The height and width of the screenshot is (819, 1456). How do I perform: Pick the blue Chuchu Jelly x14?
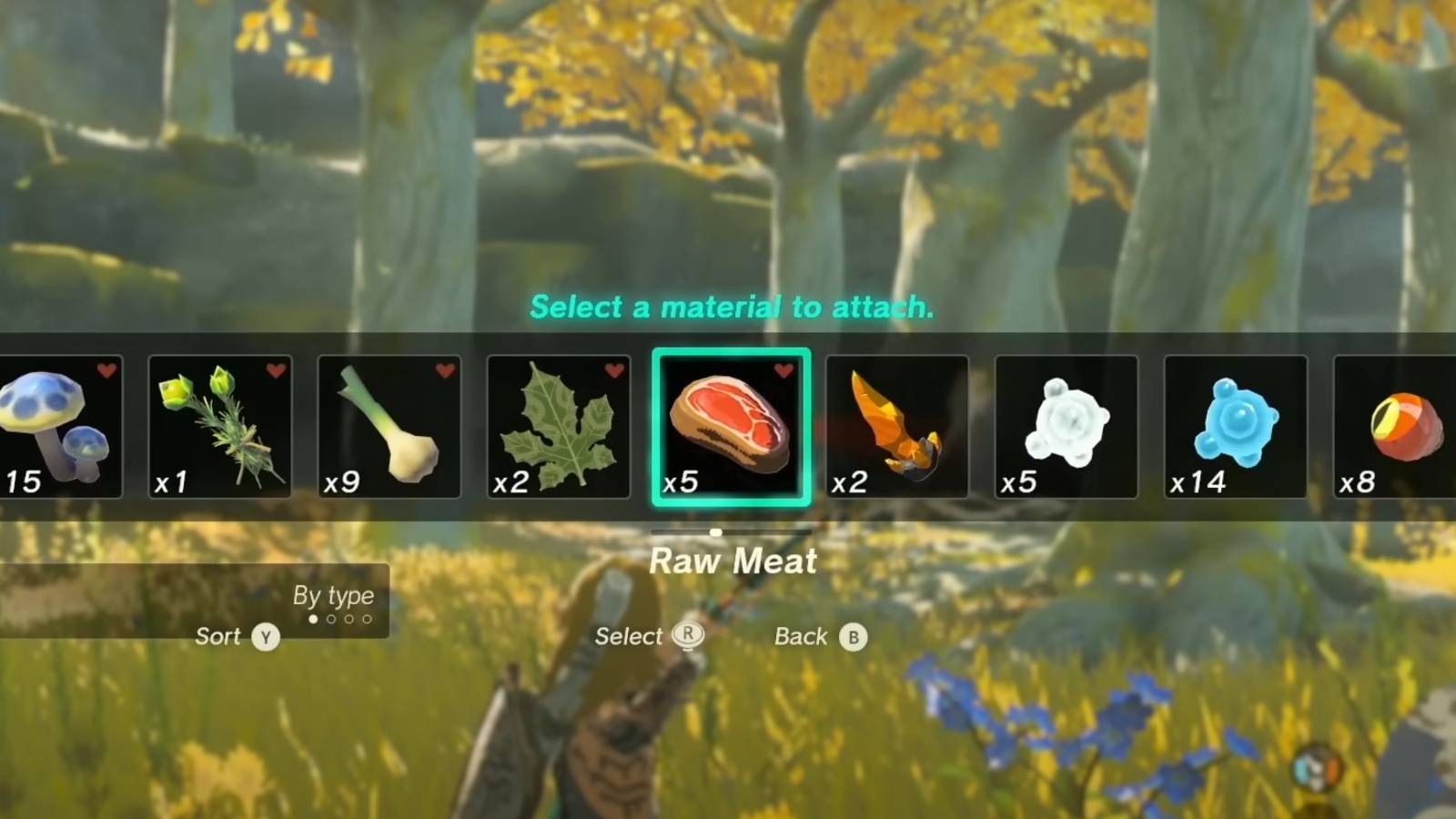click(x=1236, y=426)
